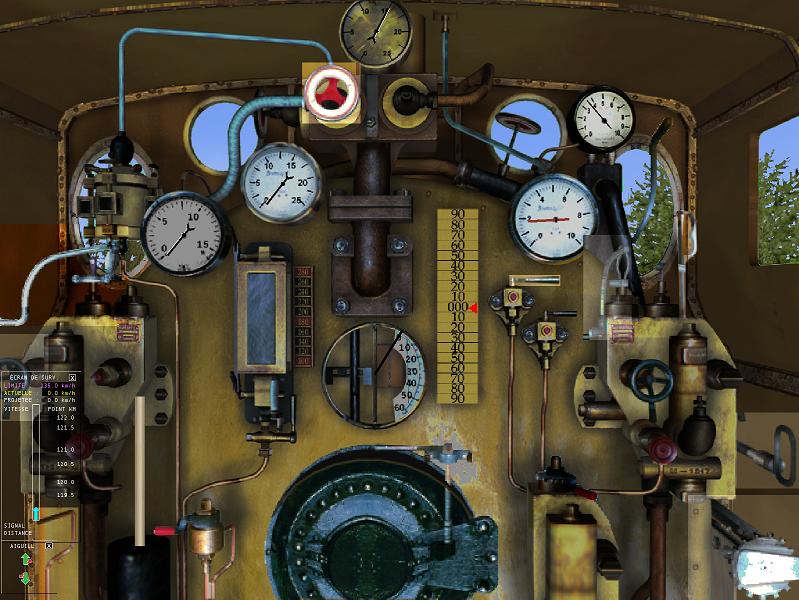Image resolution: width=799 pixels, height=600 pixels.
Task: Turn the red handwheel valve
Action: coord(329,91)
